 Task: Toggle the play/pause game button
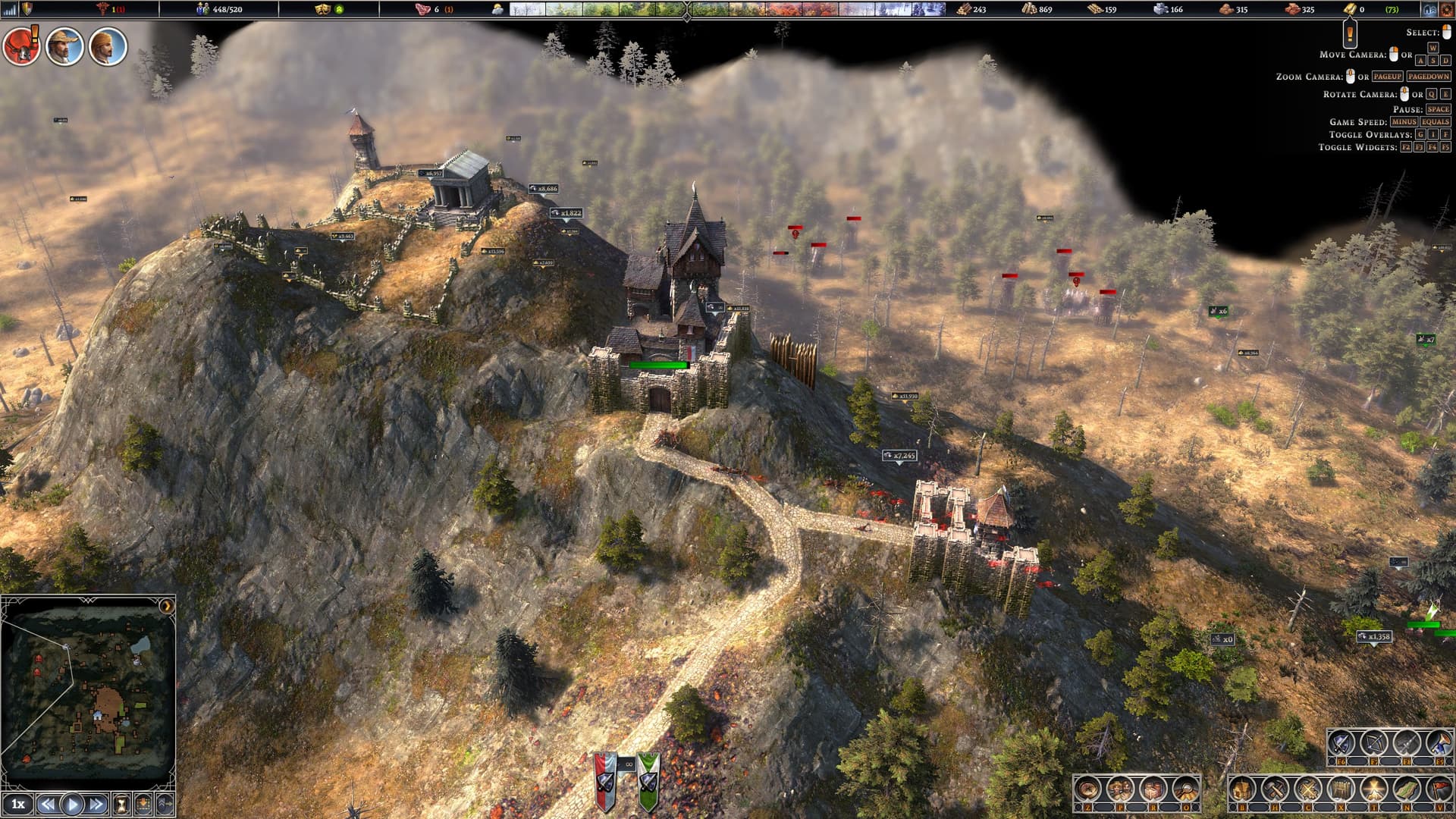(72, 804)
